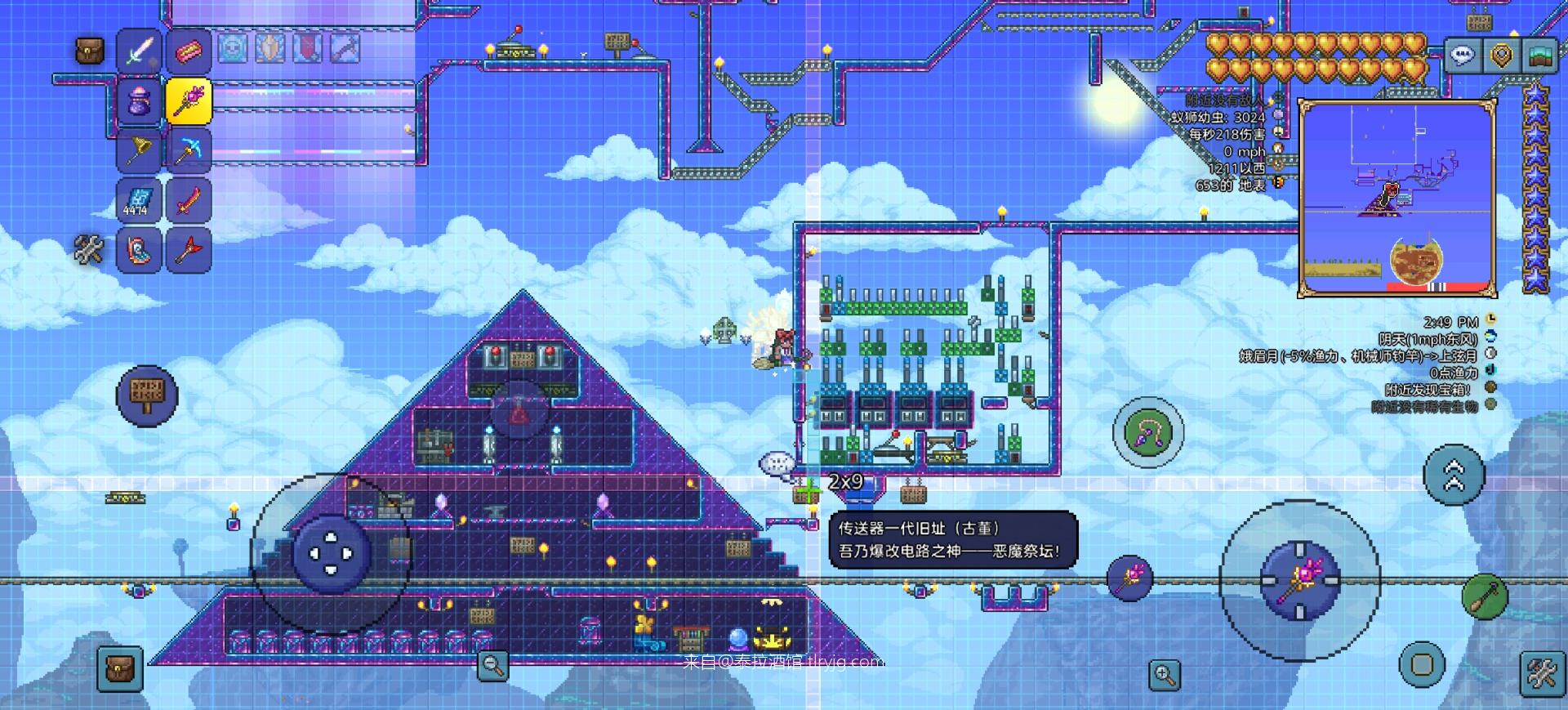Open the bottom-left leather bag button
The height and width of the screenshot is (710, 1568).
click(x=120, y=668)
